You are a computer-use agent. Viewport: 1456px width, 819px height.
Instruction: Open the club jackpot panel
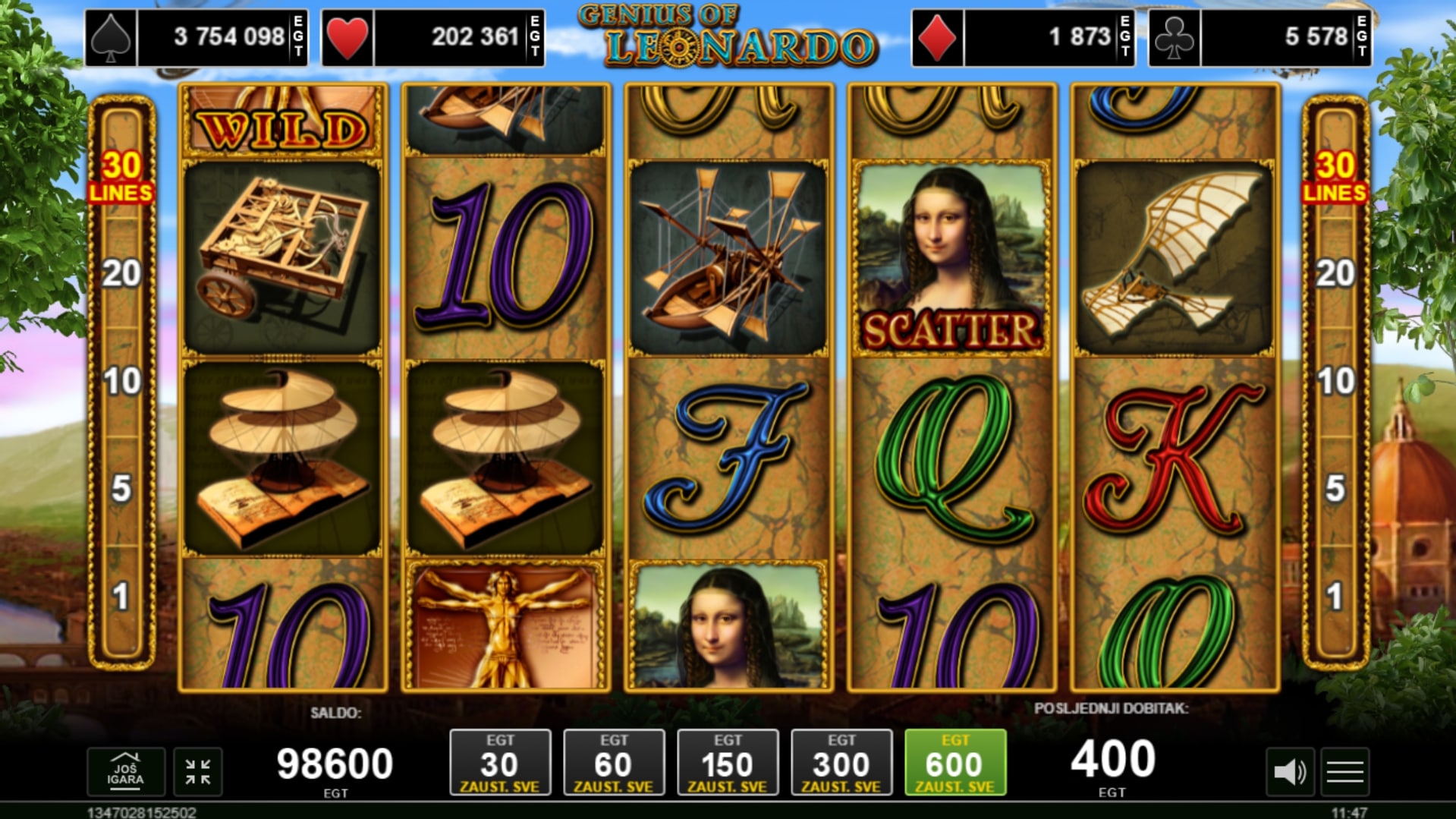point(1260,37)
